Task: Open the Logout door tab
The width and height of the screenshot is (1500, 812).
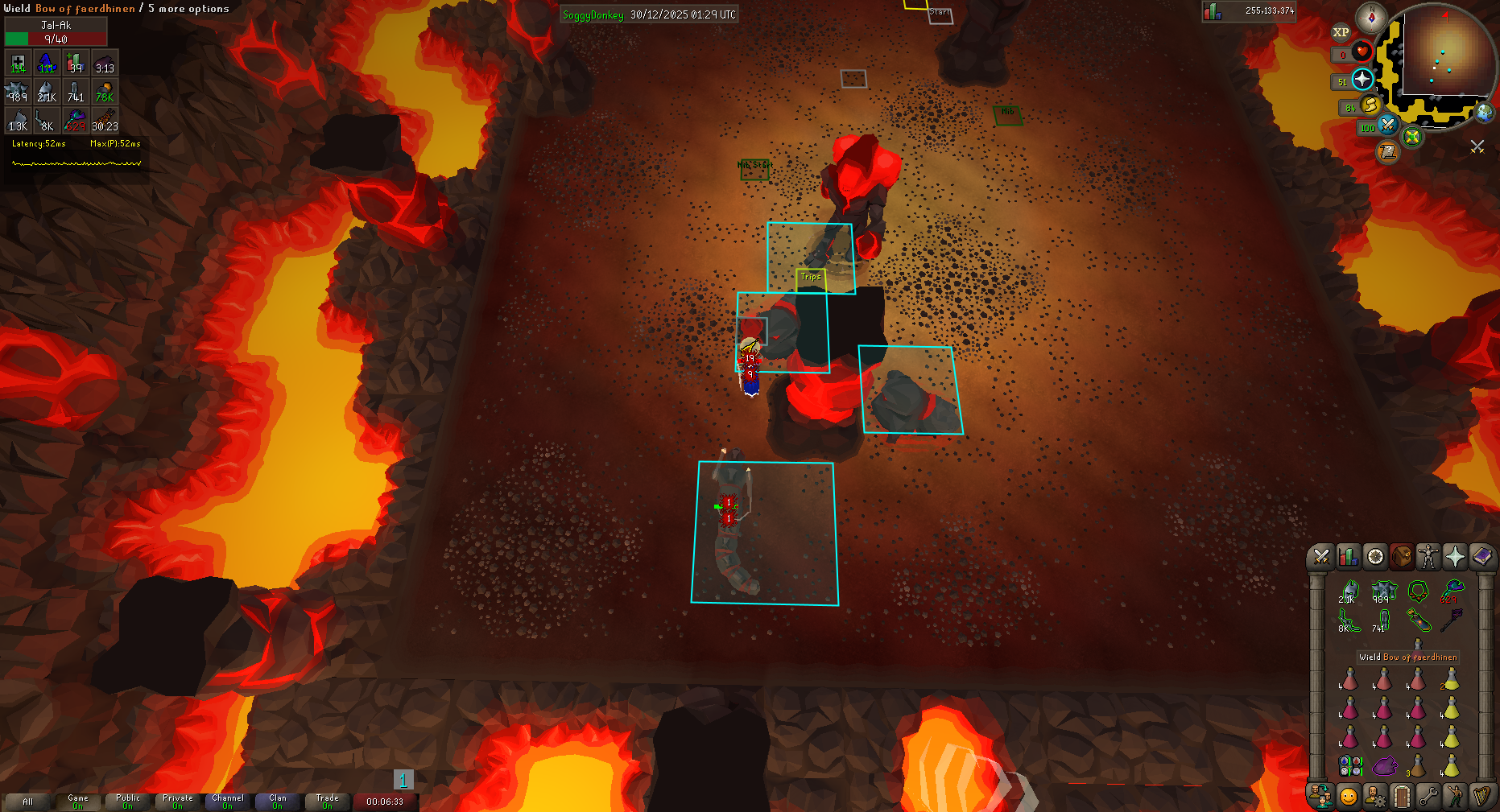Action: (x=1401, y=797)
